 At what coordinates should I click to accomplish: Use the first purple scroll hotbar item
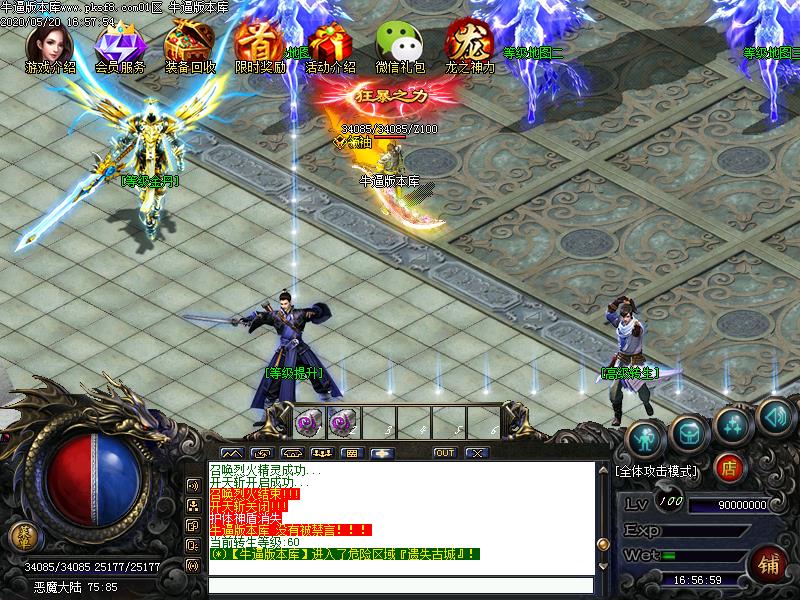(307, 423)
